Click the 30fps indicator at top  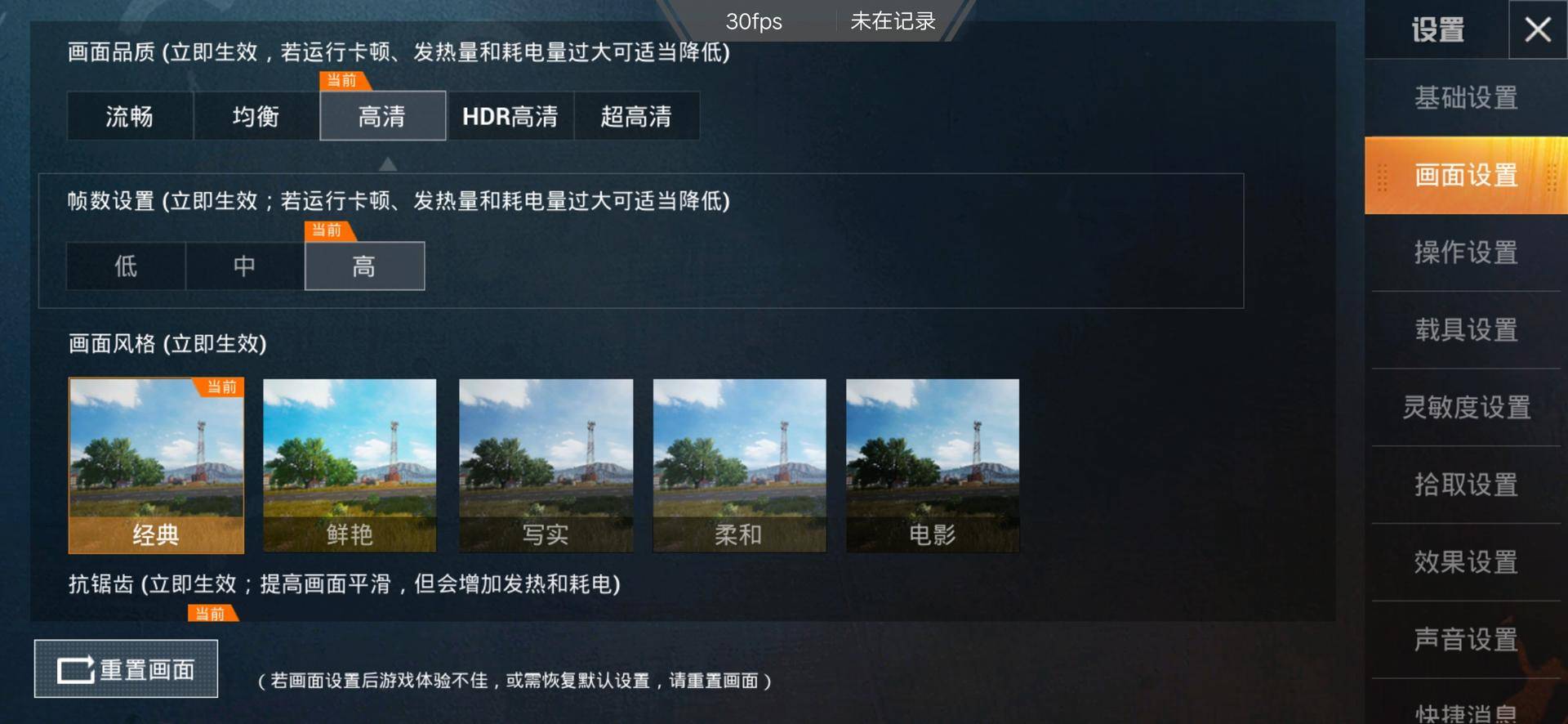[x=754, y=21]
